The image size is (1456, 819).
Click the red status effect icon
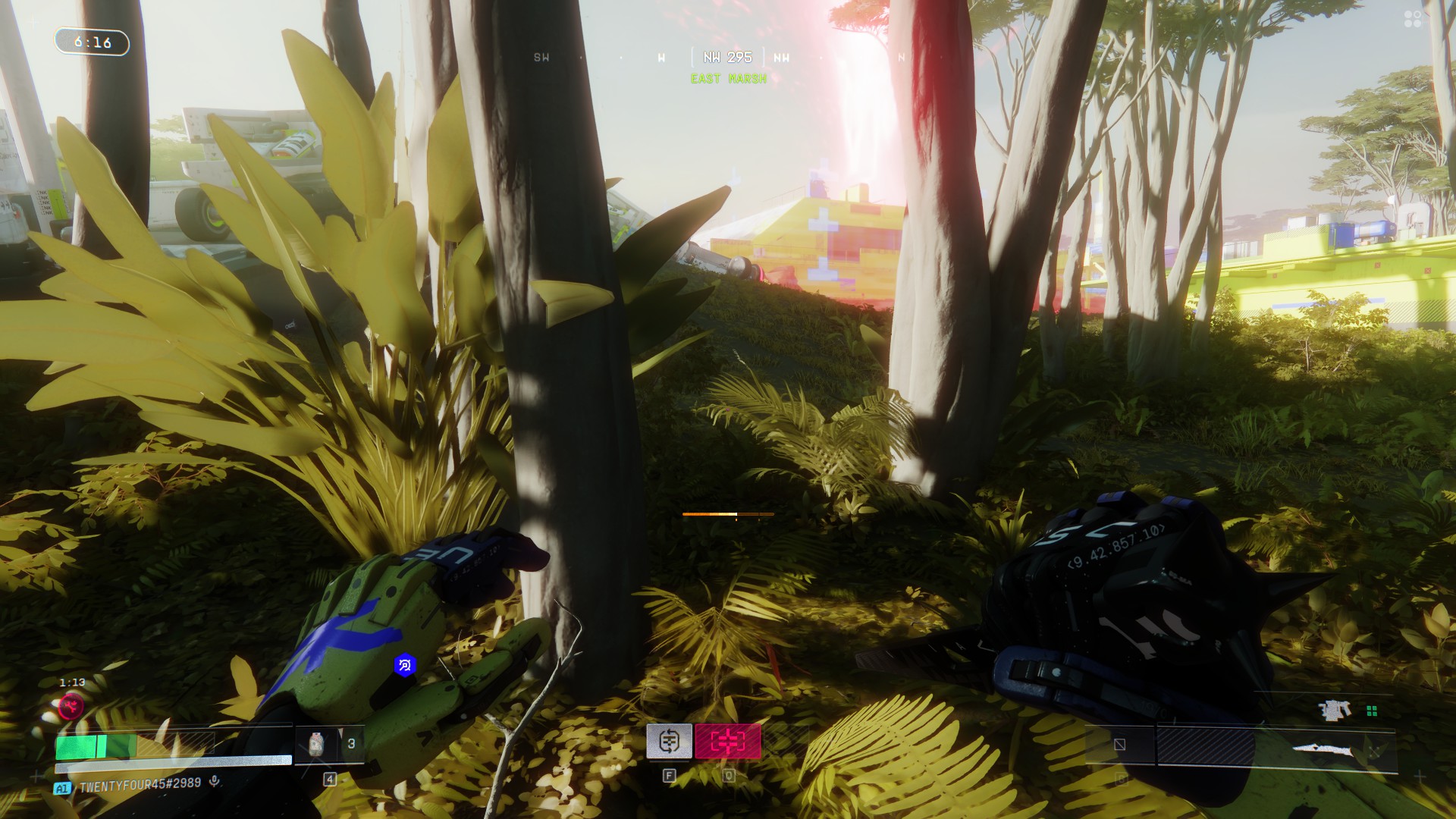pyautogui.click(x=72, y=708)
